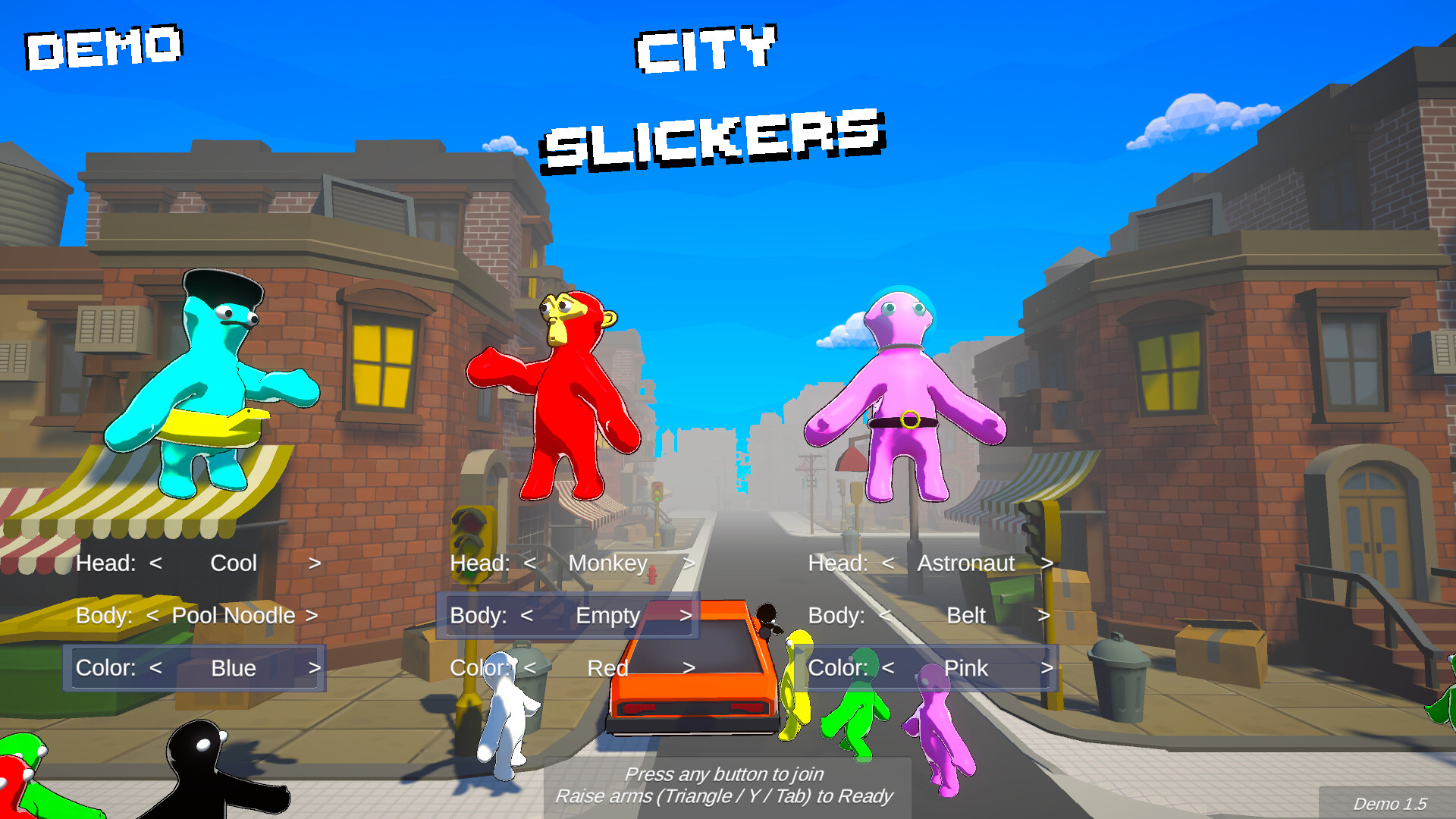
Task: Click the right arrow next to Head "Cool"
Action: [315, 563]
